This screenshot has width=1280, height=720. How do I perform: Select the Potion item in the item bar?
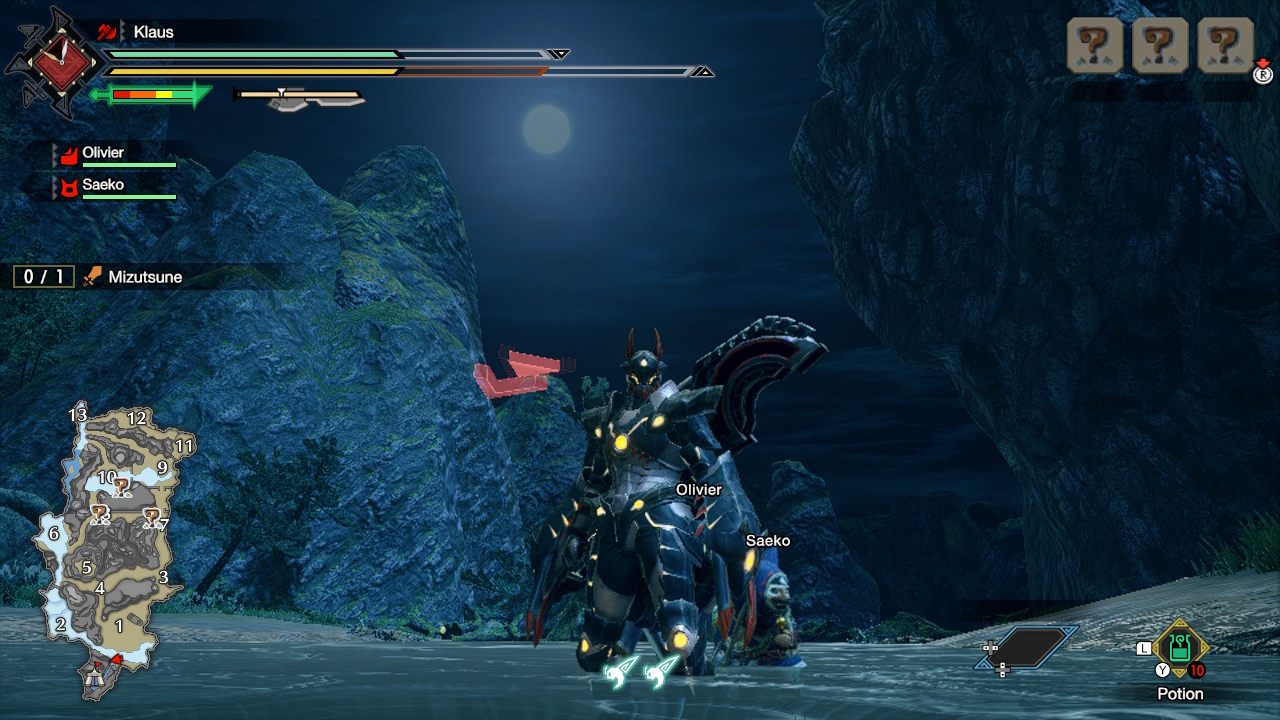(1180, 649)
